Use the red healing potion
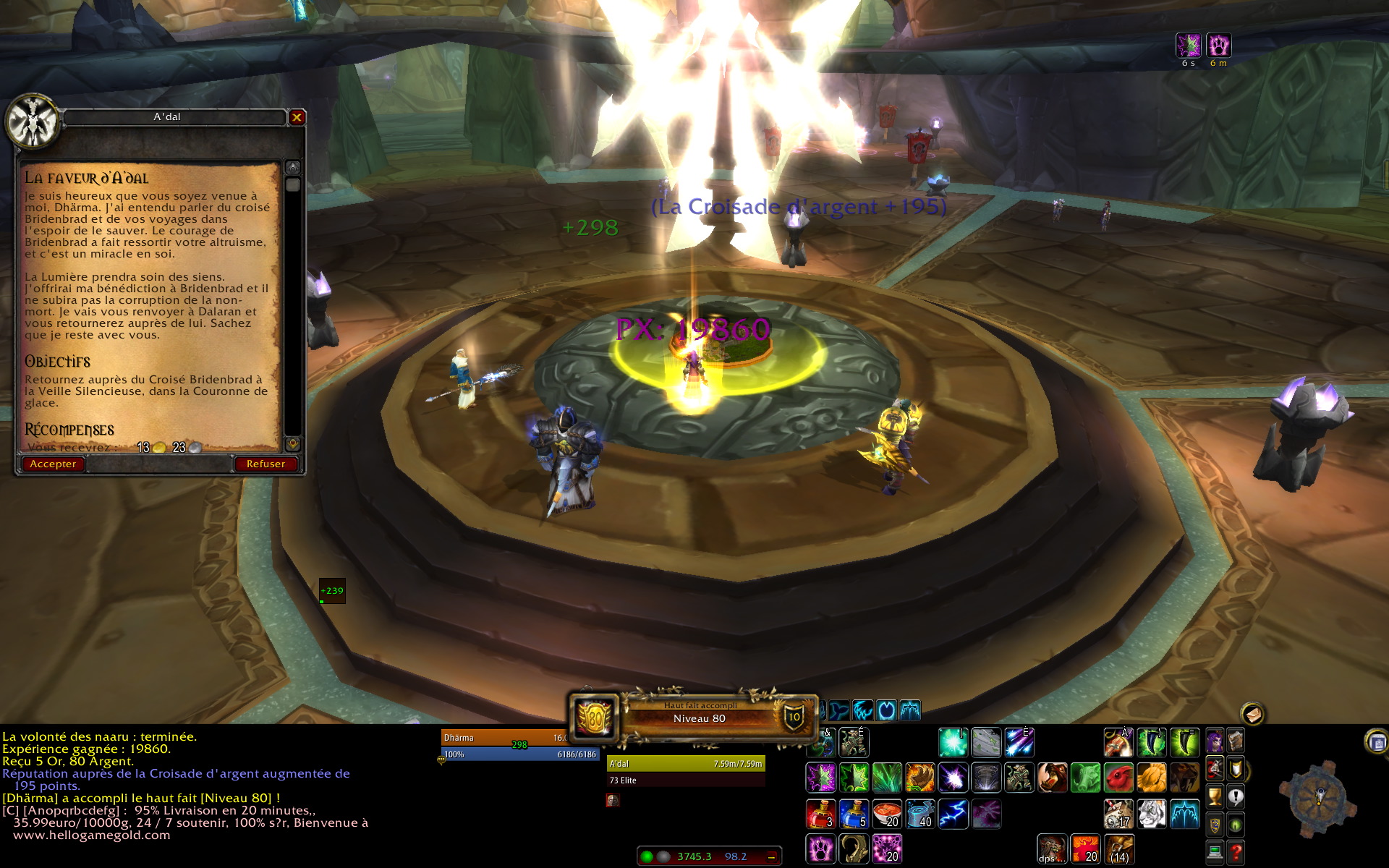 (820, 814)
